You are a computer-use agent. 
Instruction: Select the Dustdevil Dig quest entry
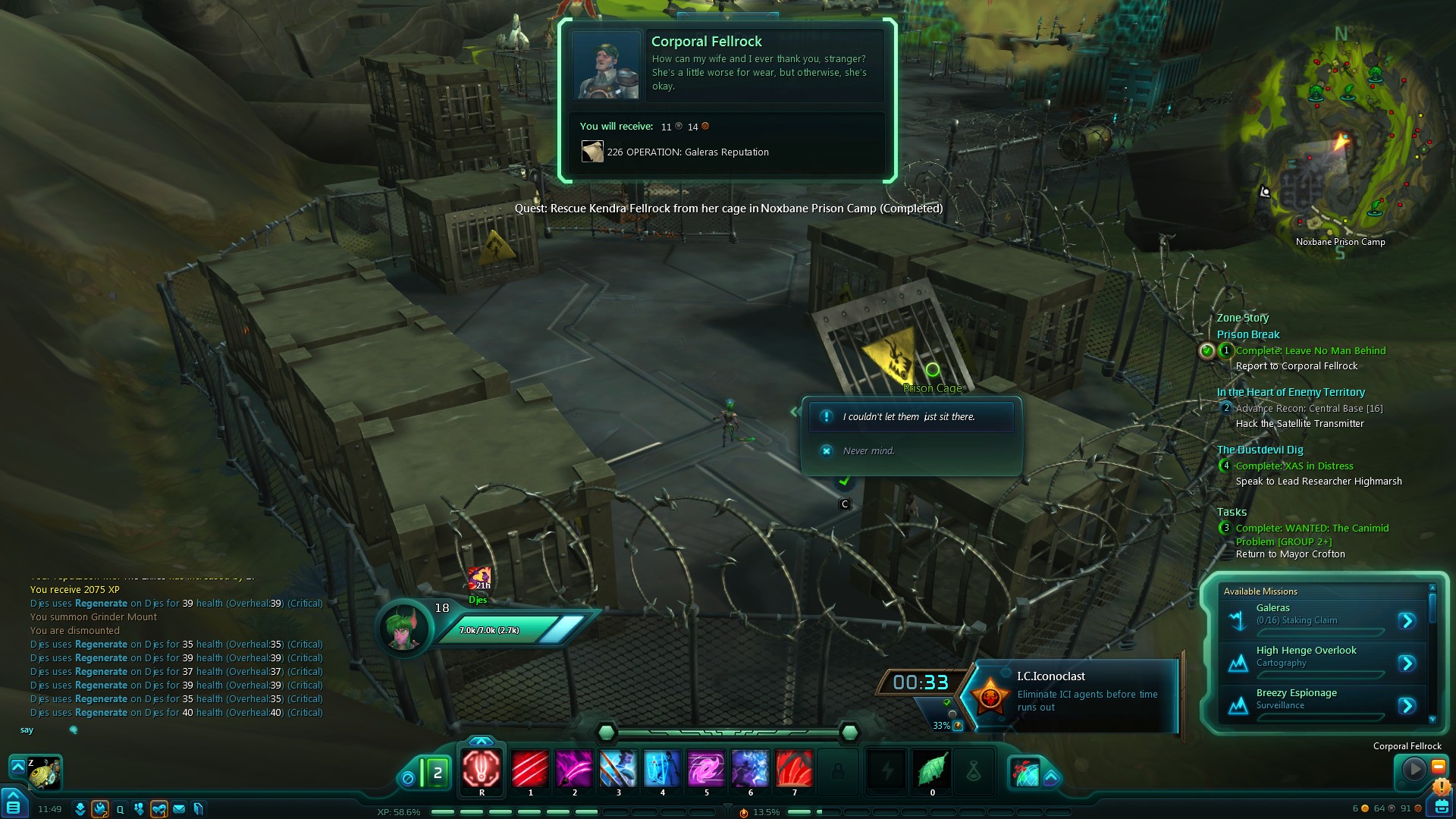[x=1260, y=450]
